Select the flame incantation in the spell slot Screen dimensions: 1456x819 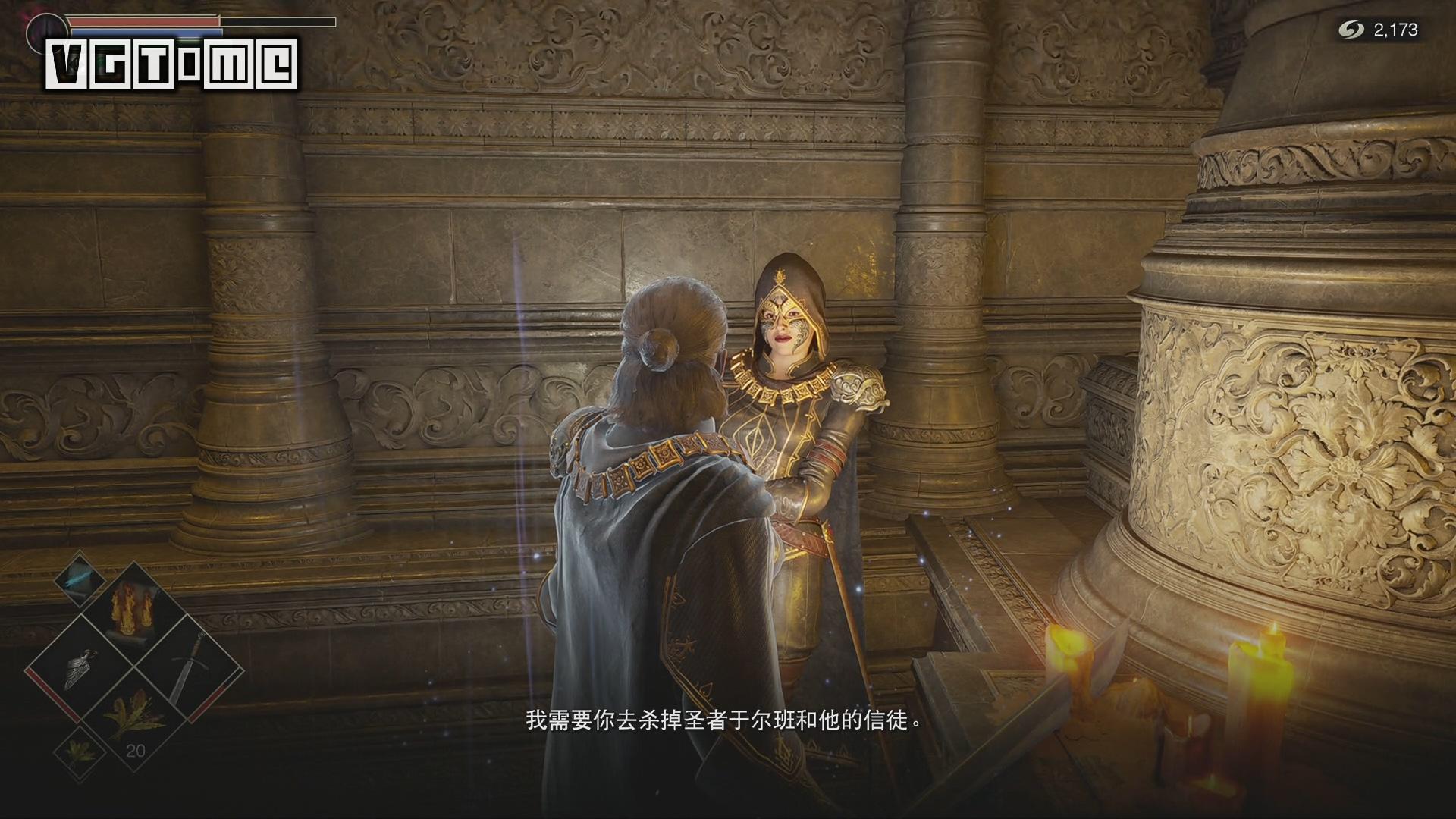pos(133,610)
